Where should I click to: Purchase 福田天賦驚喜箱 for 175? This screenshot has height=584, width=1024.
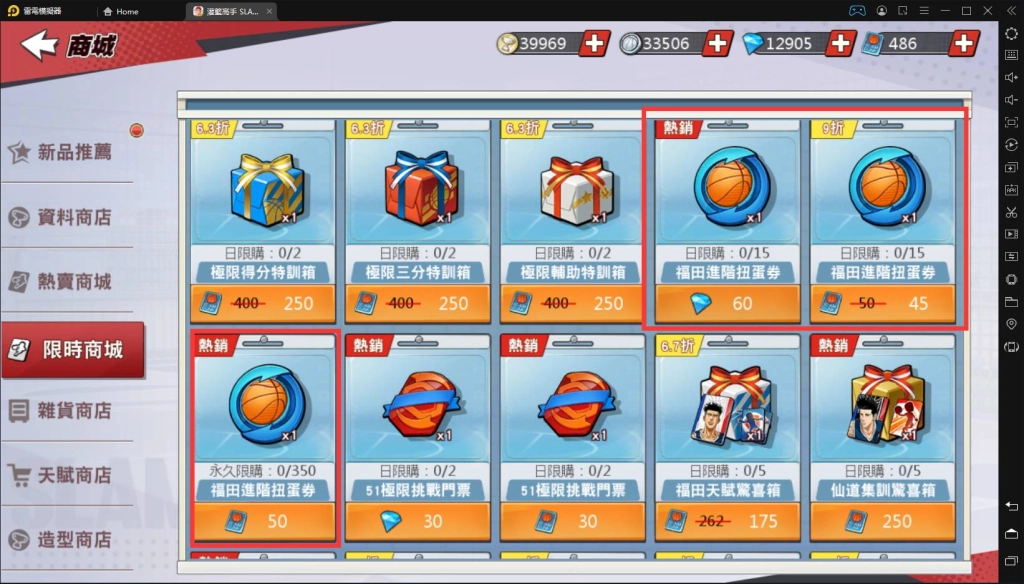pos(728,521)
